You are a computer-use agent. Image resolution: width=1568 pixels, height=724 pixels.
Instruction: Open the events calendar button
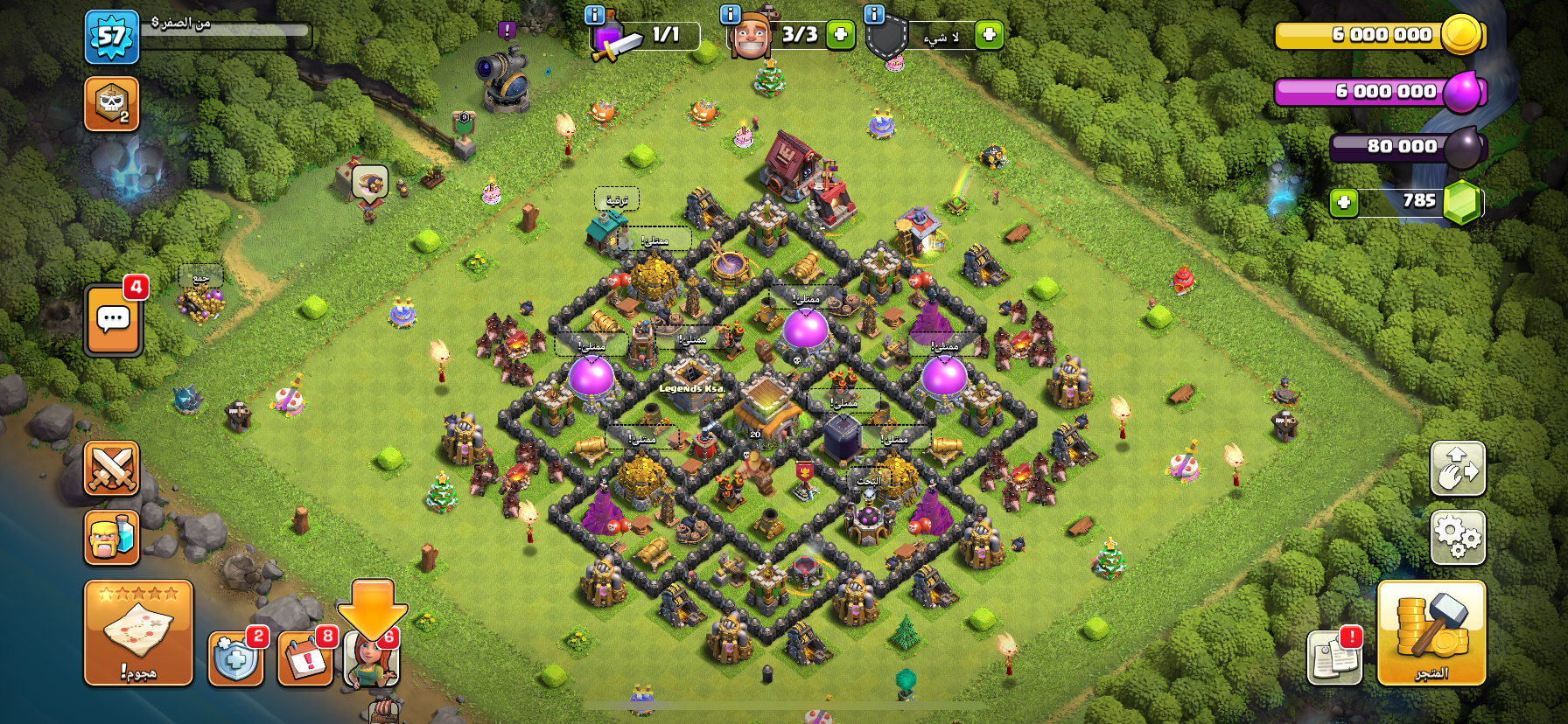tap(304, 658)
